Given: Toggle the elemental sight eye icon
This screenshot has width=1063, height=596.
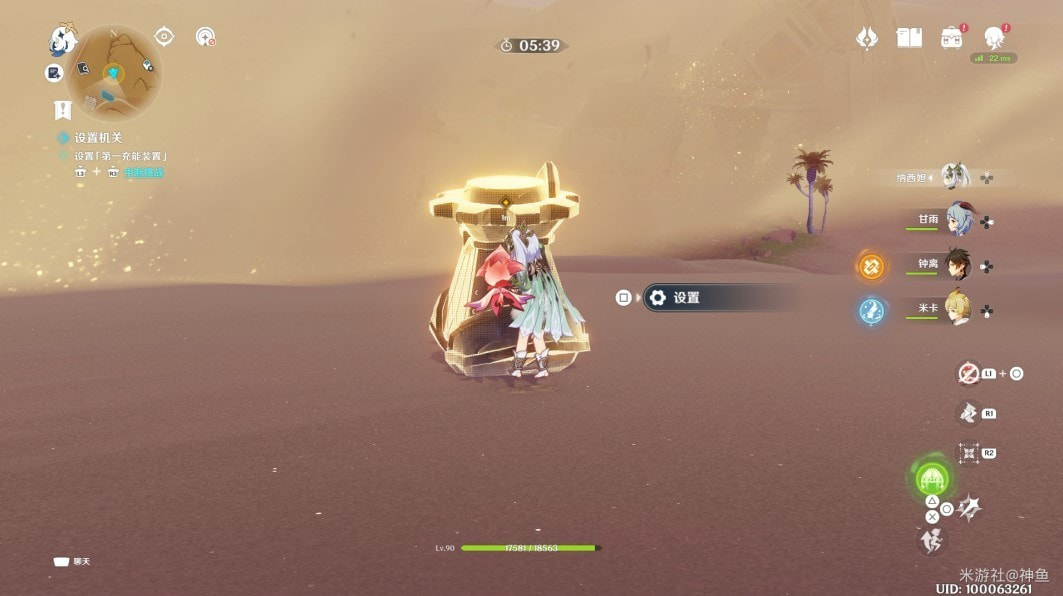Looking at the screenshot, I should point(164,37).
